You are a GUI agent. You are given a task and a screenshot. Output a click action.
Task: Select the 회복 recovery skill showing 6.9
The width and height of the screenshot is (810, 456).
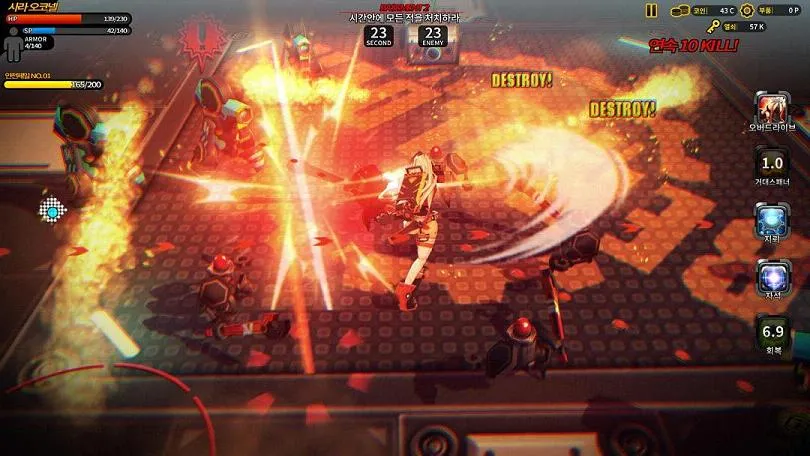[772, 330]
